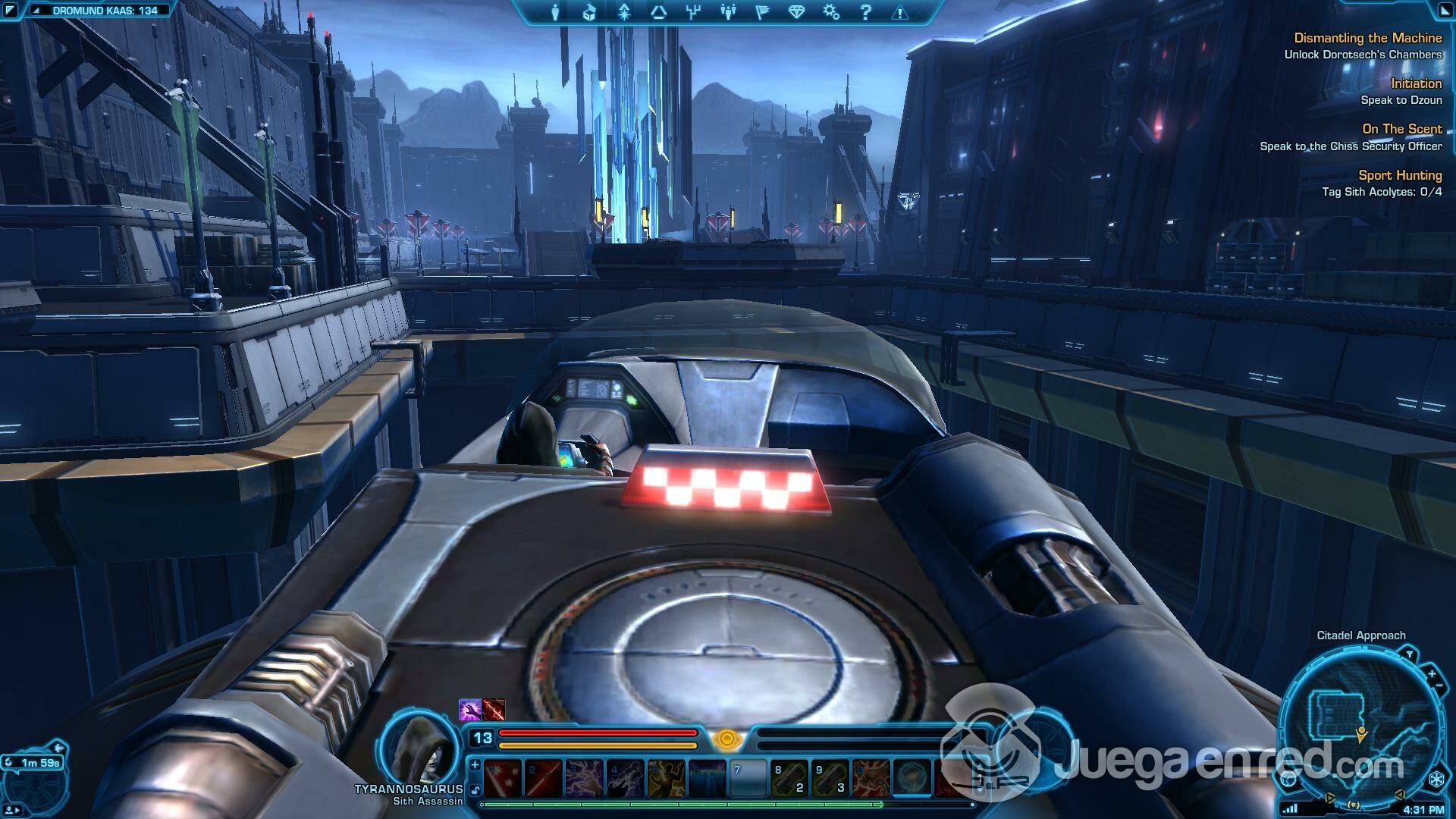This screenshot has width=1456, height=819.
Task: Click the warning triangle bug report icon
Action: pyautogui.click(x=899, y=12)
